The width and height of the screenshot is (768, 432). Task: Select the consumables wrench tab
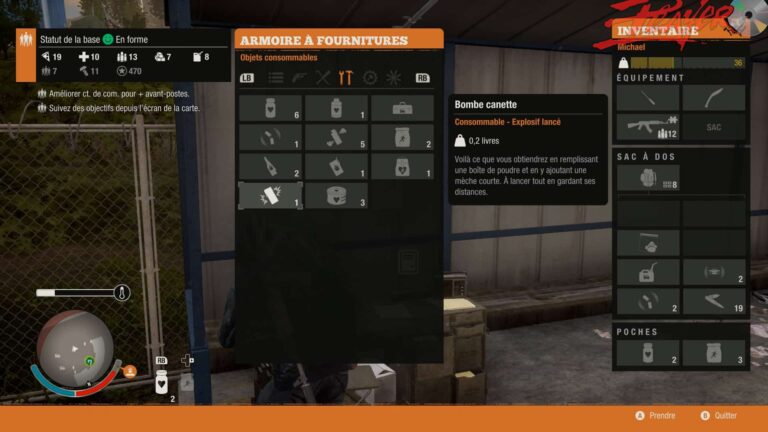346,77
